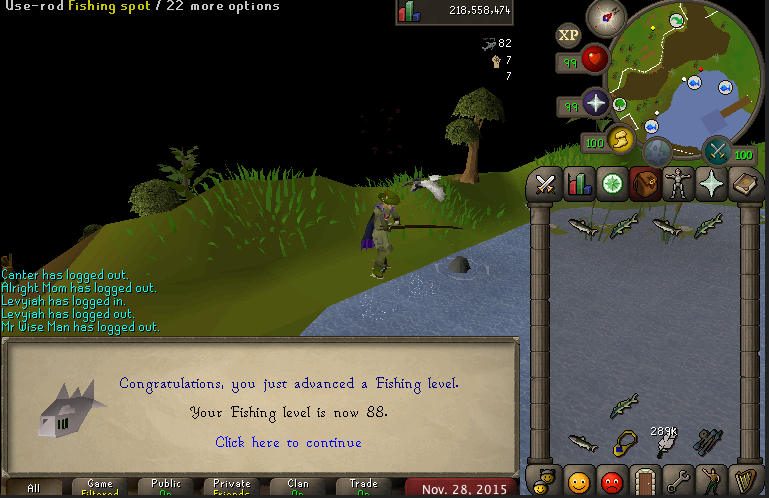This screenshot has height=498, width=769.
Task: Activate quick-prayers via the prayer orb
Action: pyautogui.click(x=597, y=103)
